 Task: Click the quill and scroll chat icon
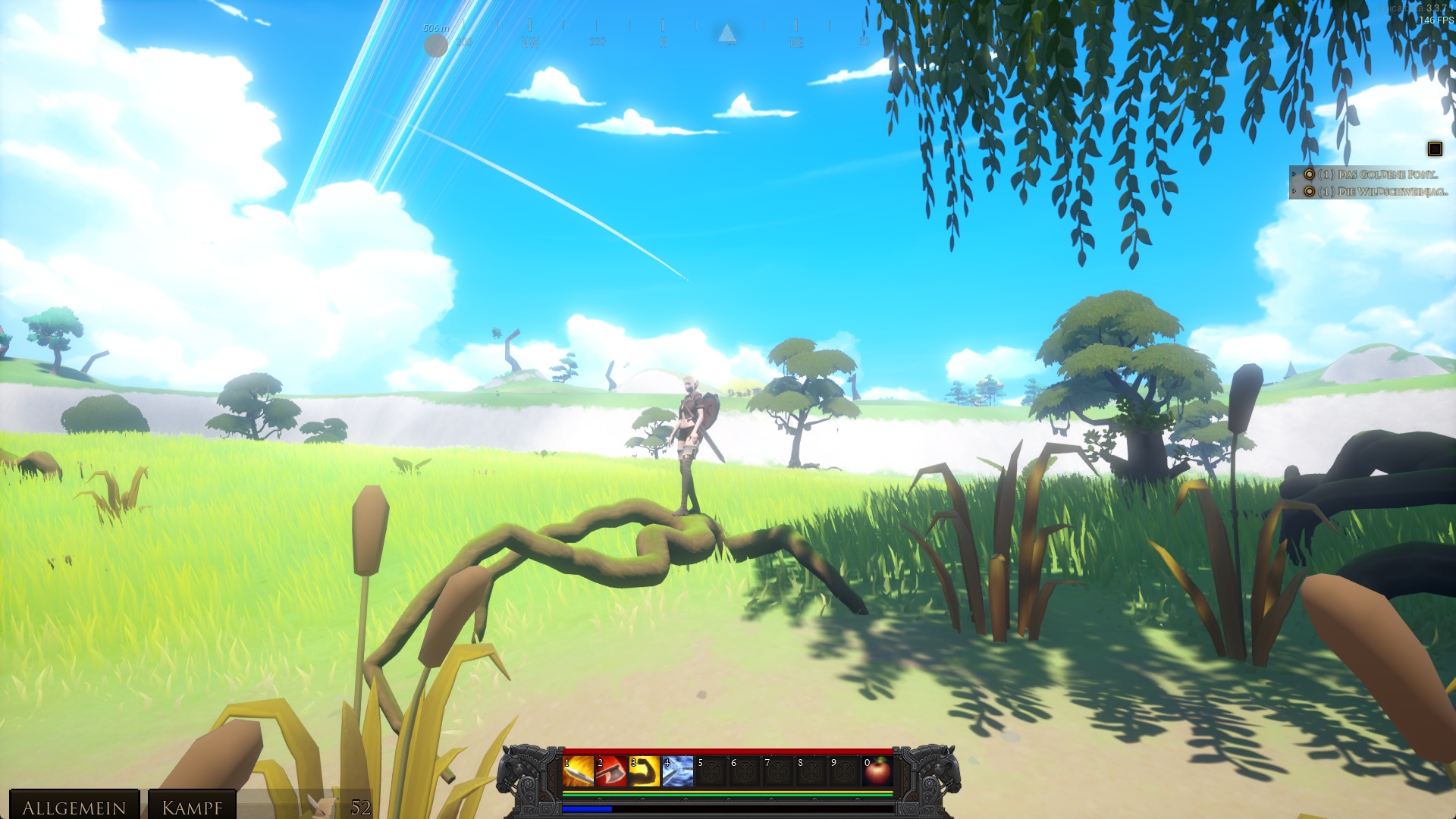point(322,806)
